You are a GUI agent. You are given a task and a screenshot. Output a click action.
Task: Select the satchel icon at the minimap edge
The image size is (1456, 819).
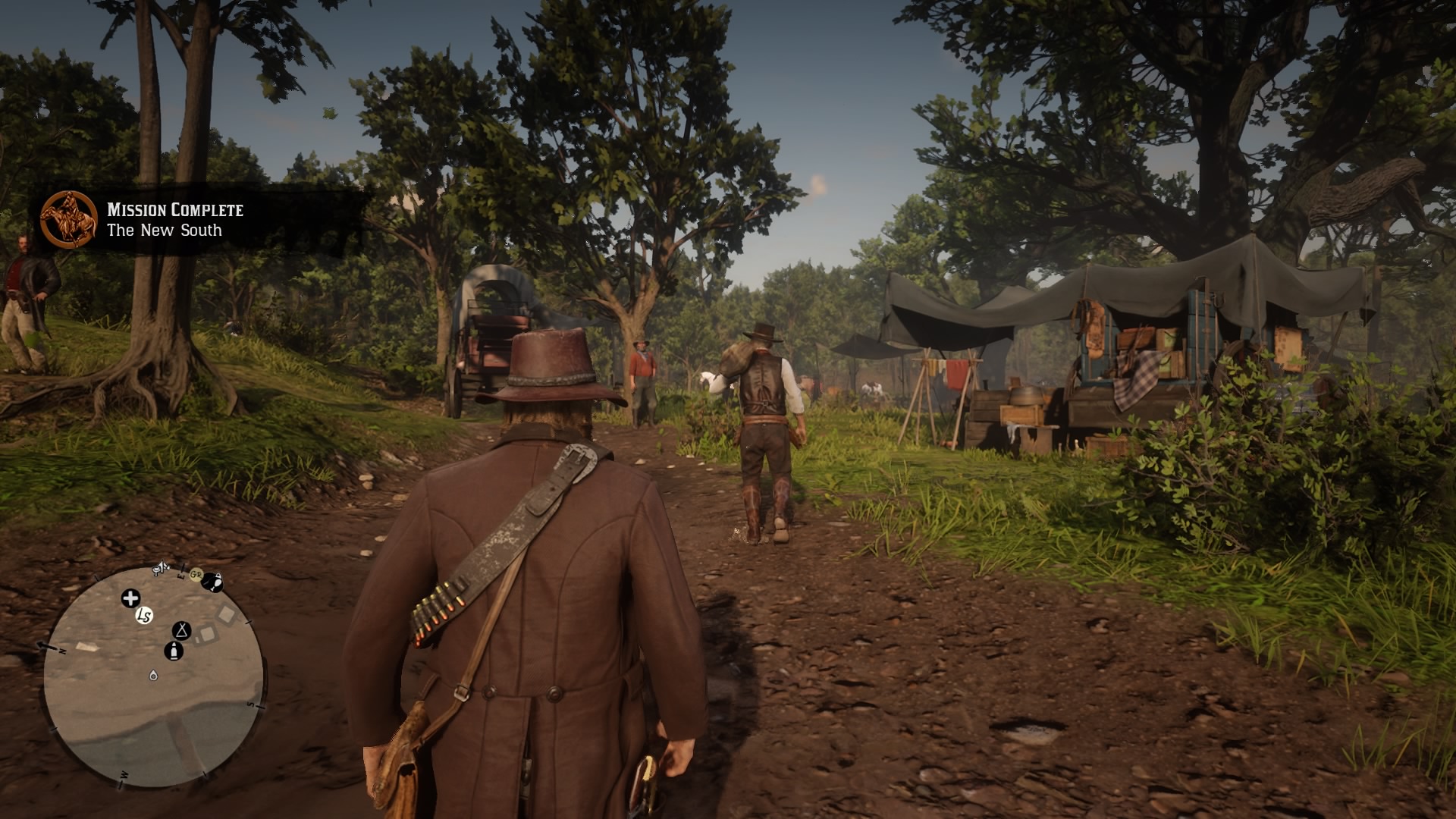coord(214,582)
